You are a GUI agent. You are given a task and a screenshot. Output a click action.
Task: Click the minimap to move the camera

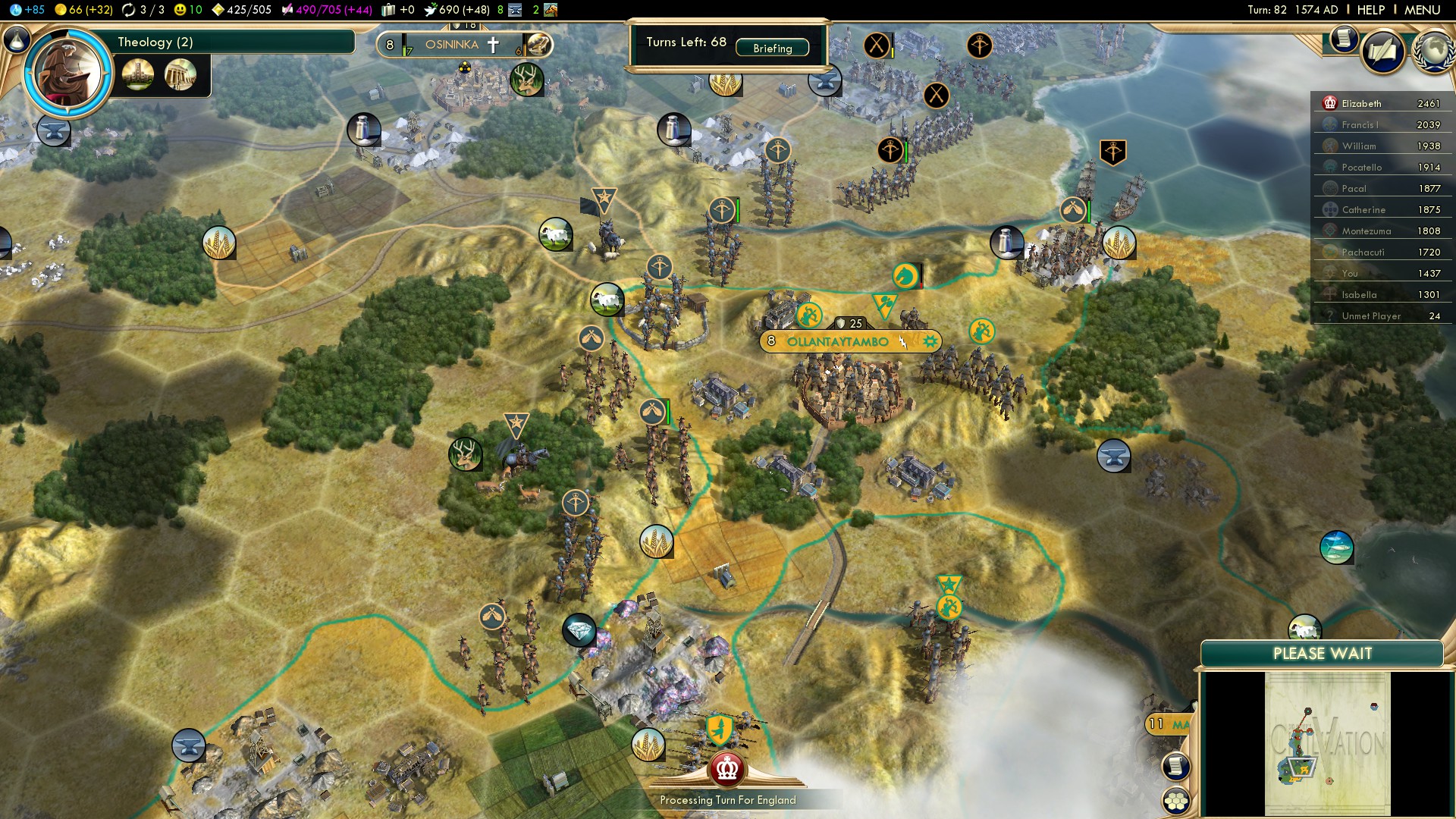click(x=1327, y=743)
